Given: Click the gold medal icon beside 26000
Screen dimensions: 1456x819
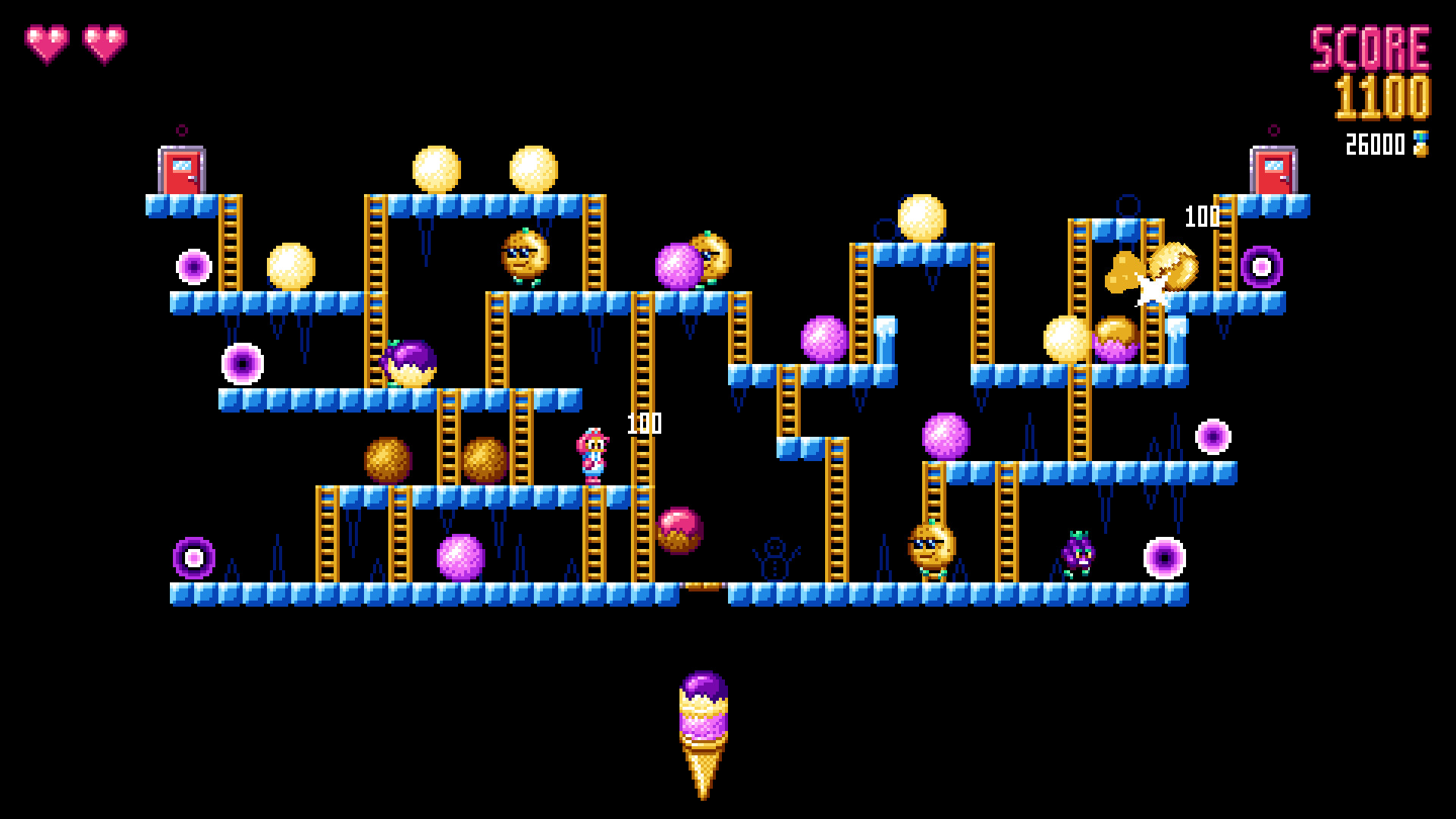Looking at the screenshot, I should coord(1422,144).
